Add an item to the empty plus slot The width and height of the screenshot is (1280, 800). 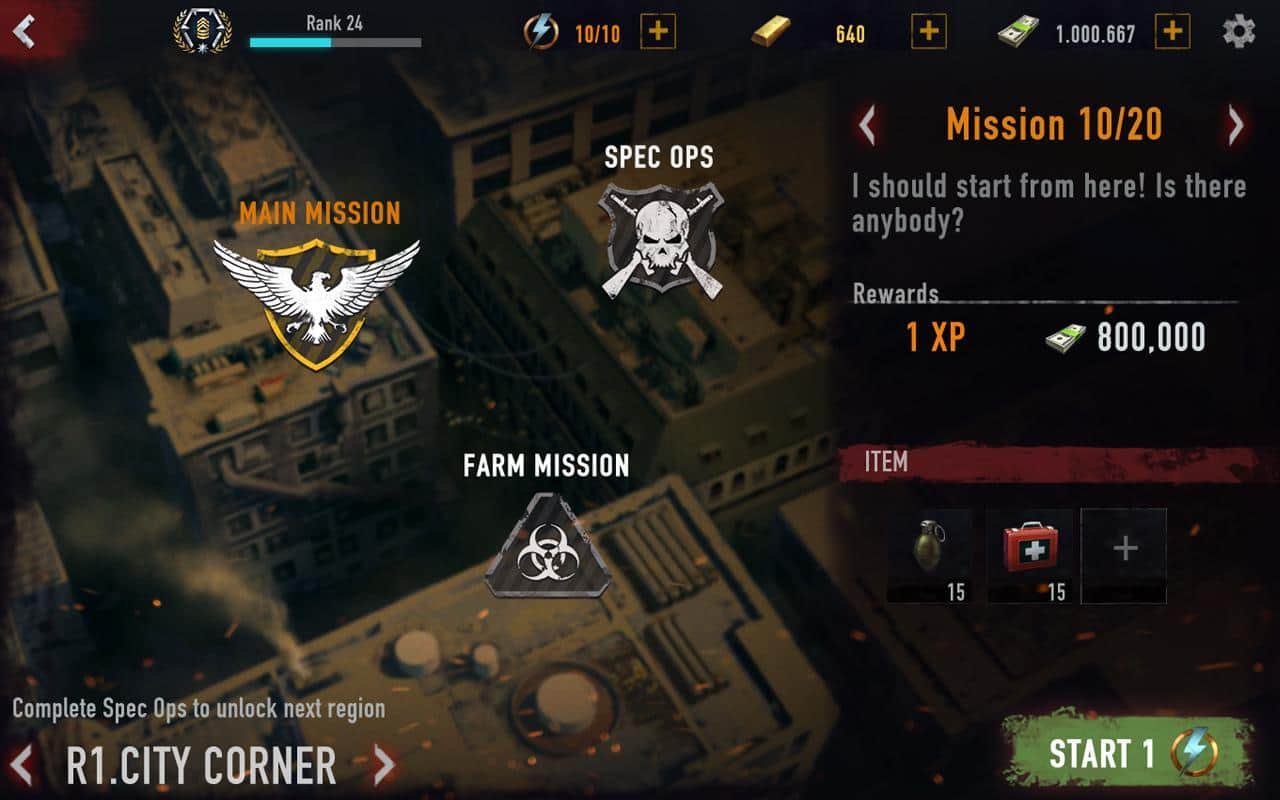tap(1124, 555)
